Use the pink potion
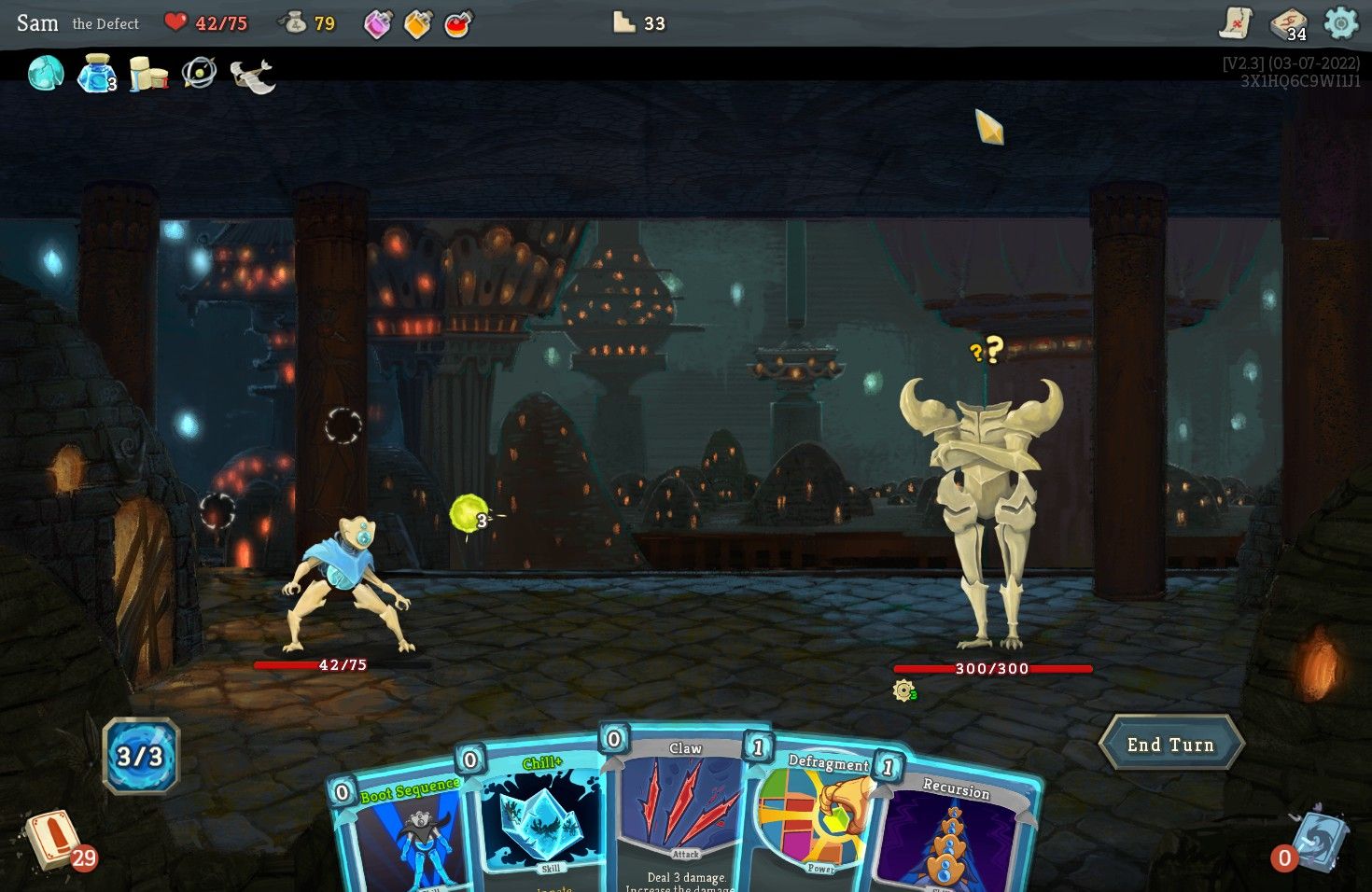 pos(377,24)
